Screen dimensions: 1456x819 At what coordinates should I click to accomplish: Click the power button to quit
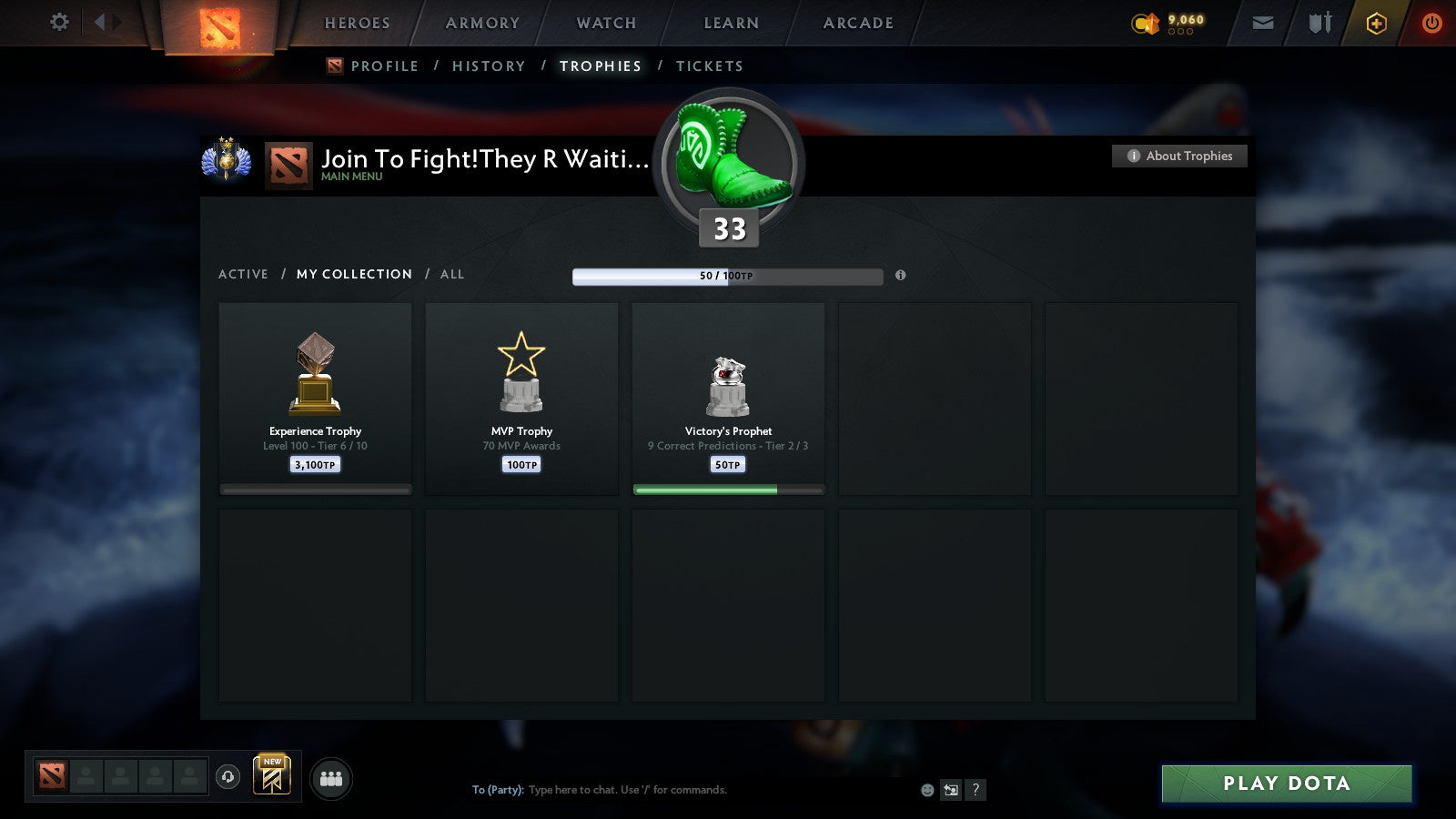tap(1430, 22)
